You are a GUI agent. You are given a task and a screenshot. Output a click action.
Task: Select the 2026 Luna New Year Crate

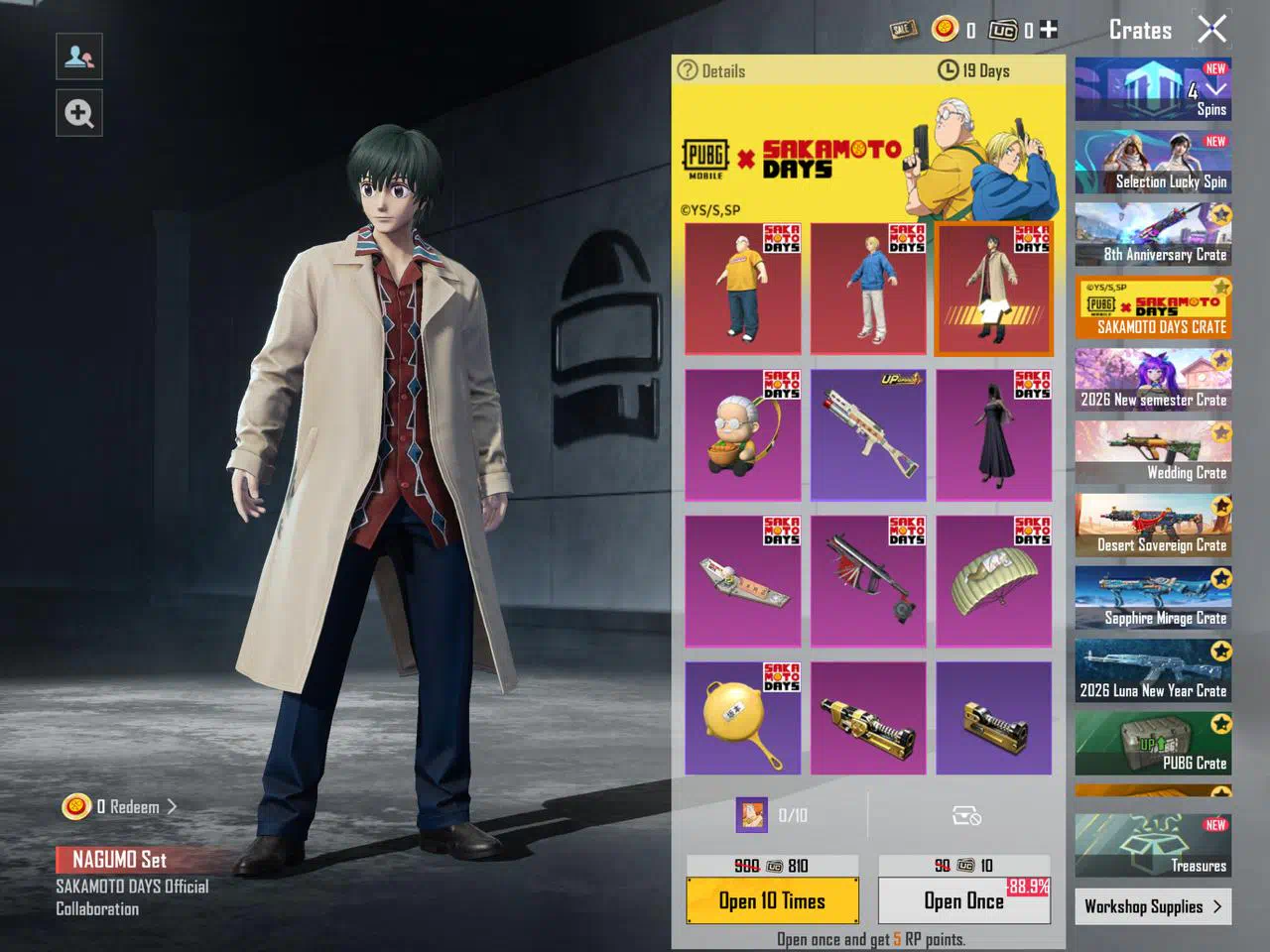point(1153,670)
